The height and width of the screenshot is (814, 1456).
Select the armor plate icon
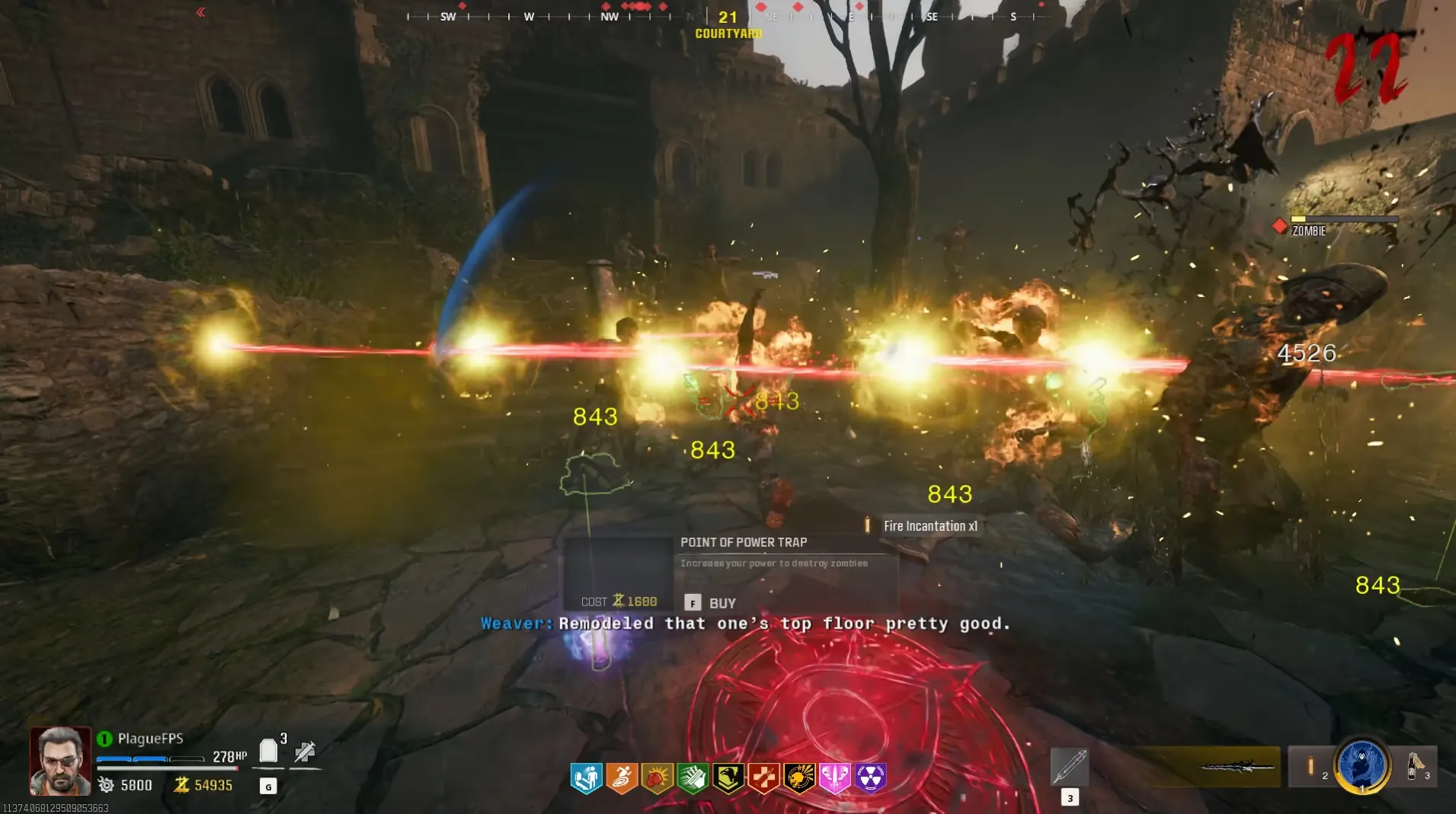coord(268,751)
